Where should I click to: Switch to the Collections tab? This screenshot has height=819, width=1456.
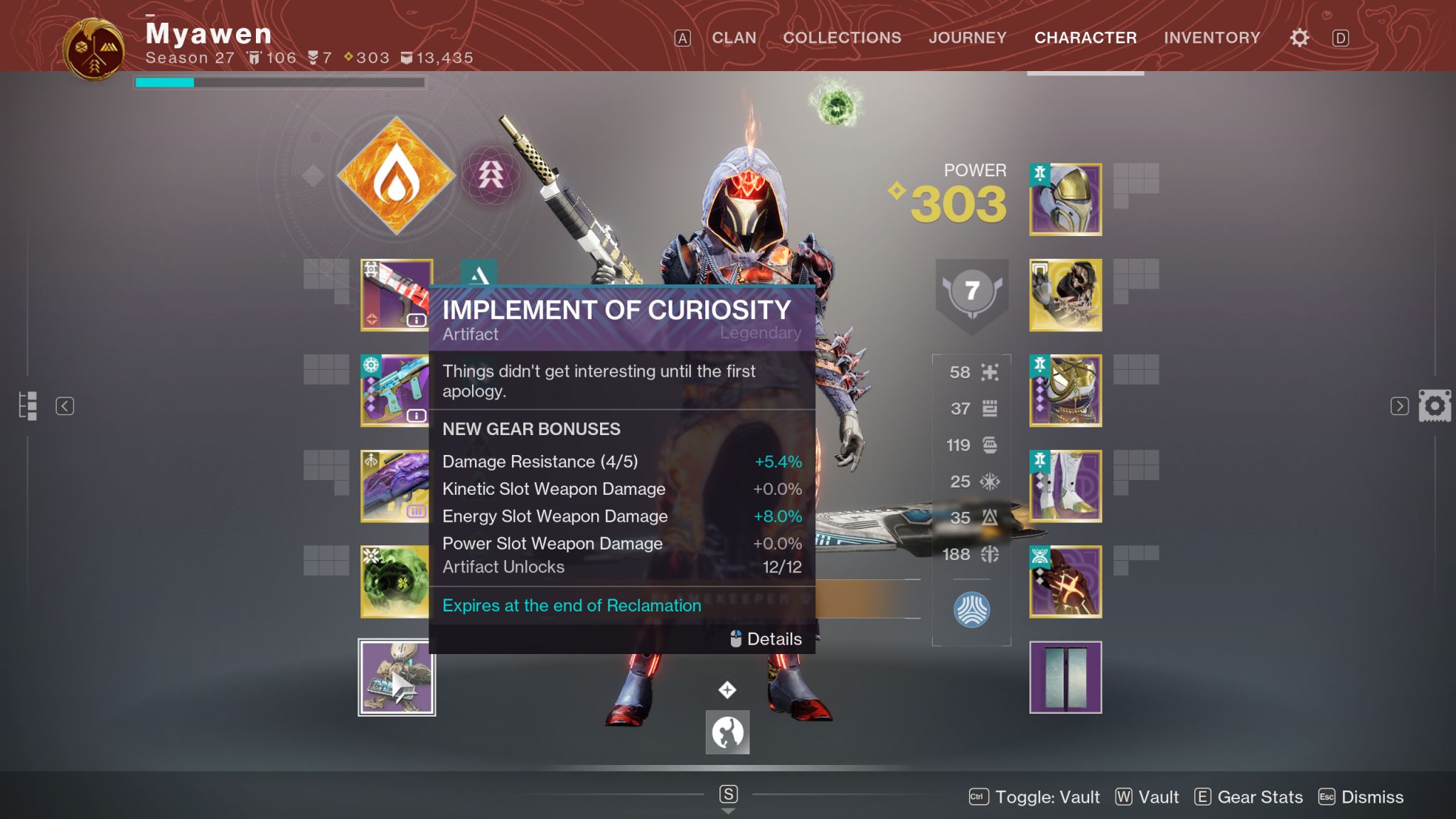(x=842, y=38)
